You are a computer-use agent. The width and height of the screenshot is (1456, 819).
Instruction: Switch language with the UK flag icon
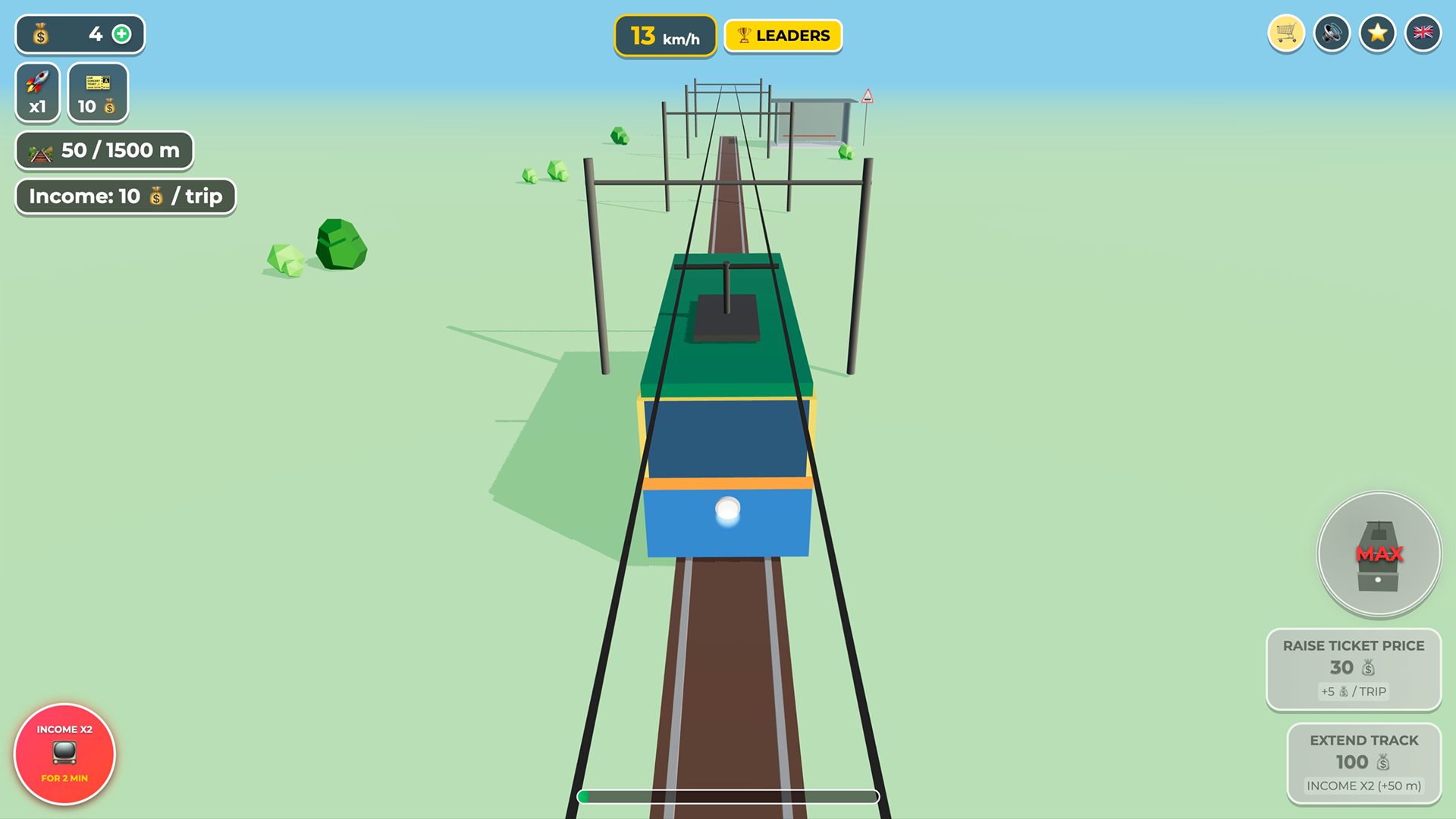pos(1423,33)
